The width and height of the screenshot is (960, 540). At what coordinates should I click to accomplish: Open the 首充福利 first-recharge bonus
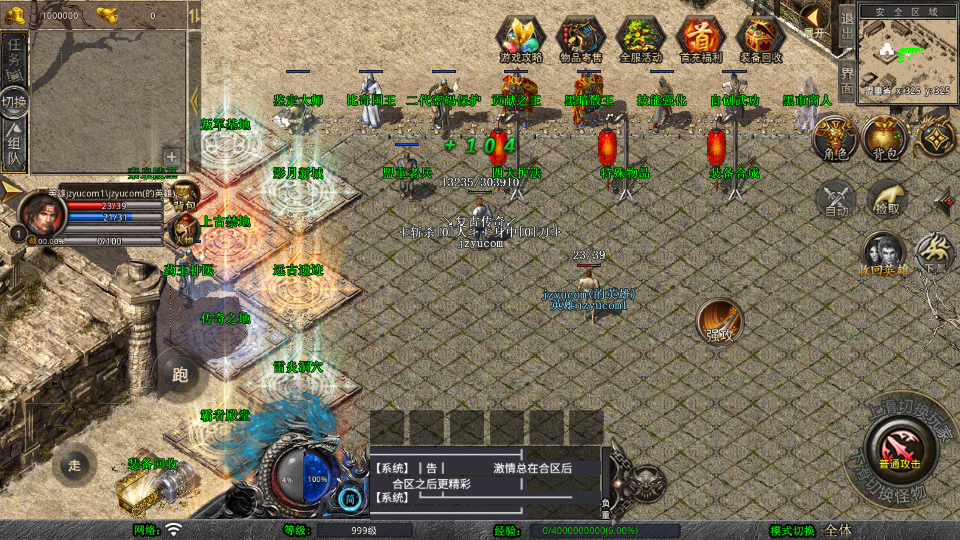point(701,39)
